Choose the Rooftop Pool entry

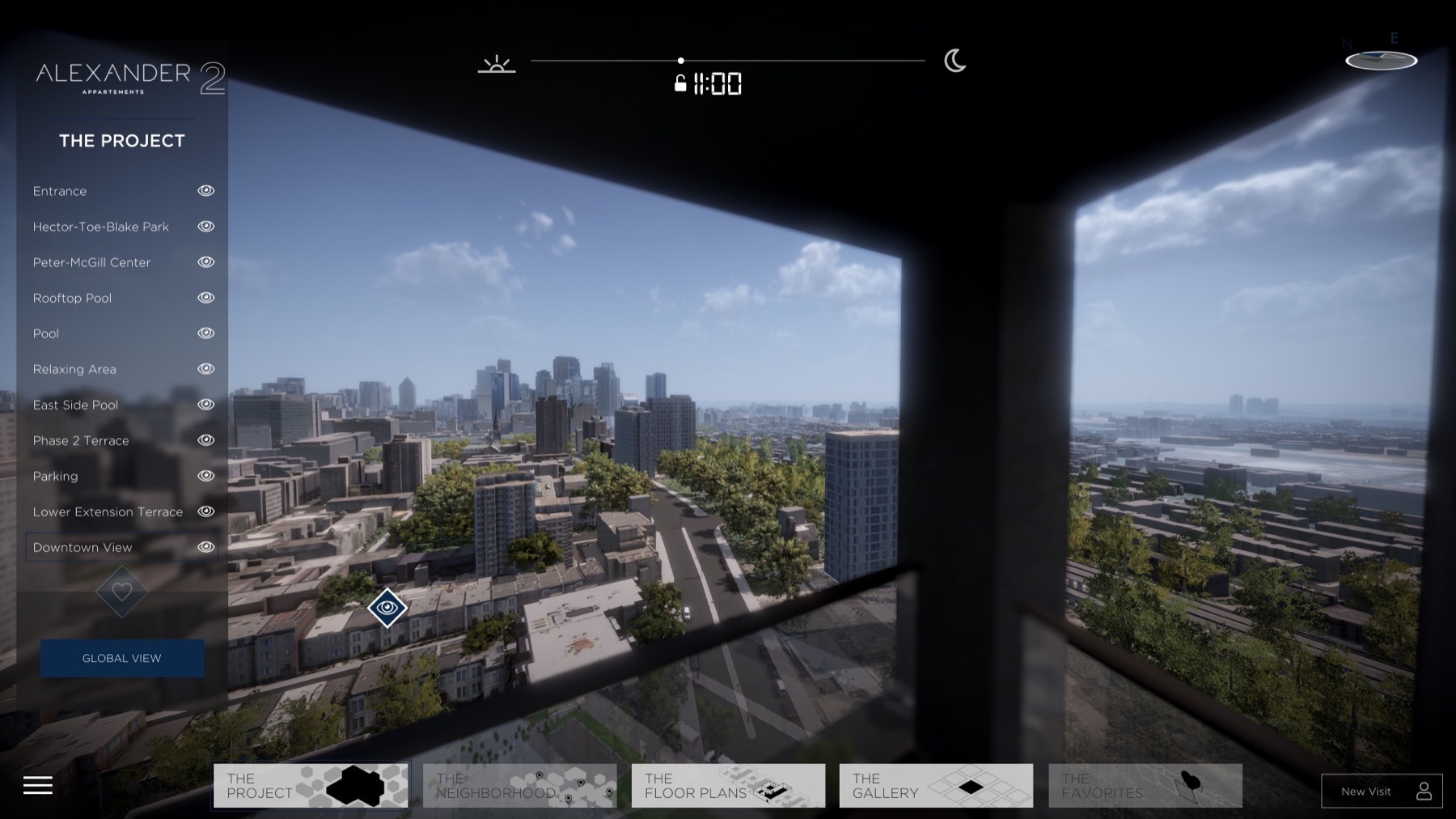click(x=72, y=298)
